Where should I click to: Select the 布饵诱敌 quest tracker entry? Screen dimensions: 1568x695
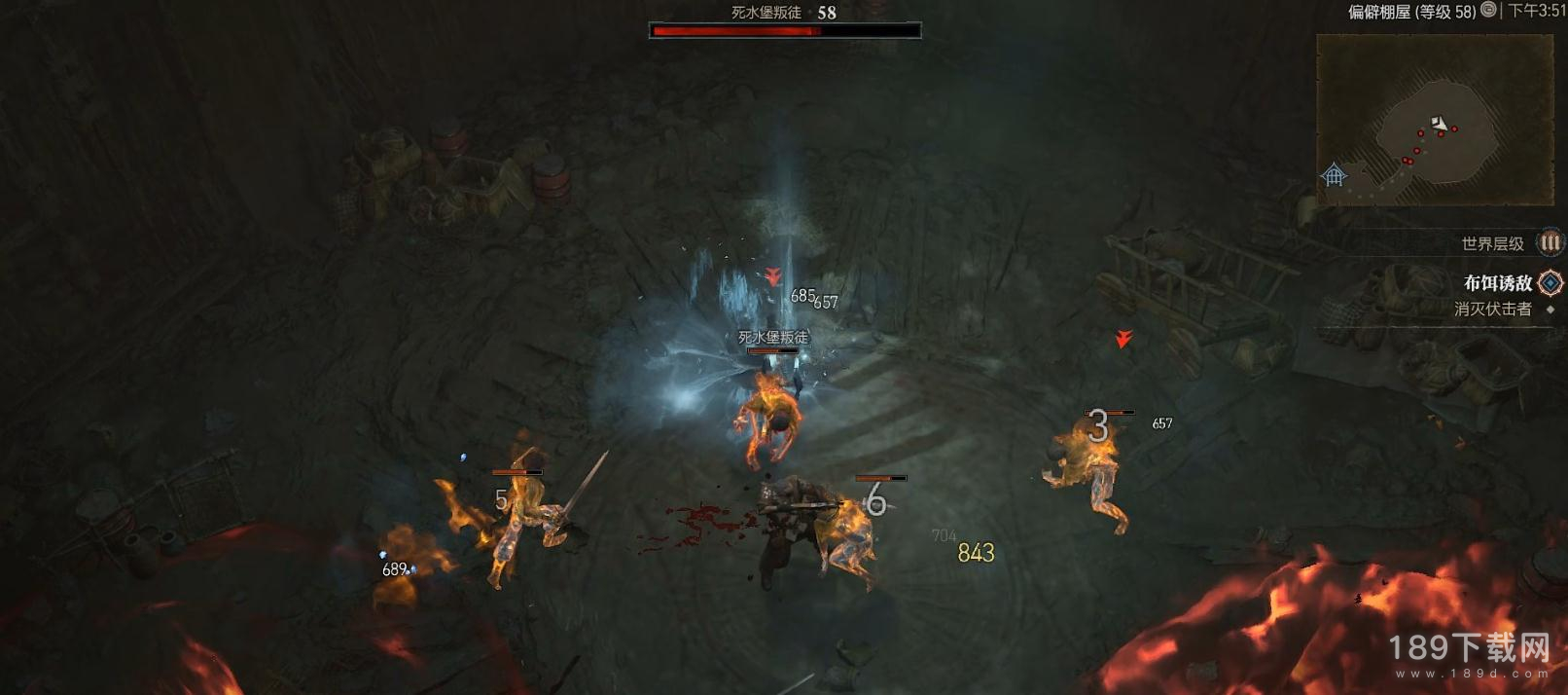pos(1497,283)
